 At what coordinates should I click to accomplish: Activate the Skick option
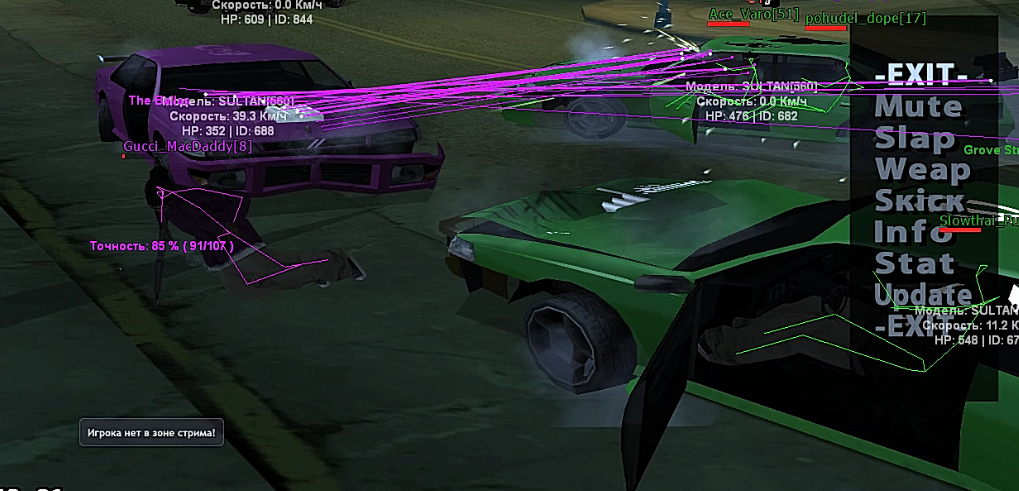click(920, 201)
